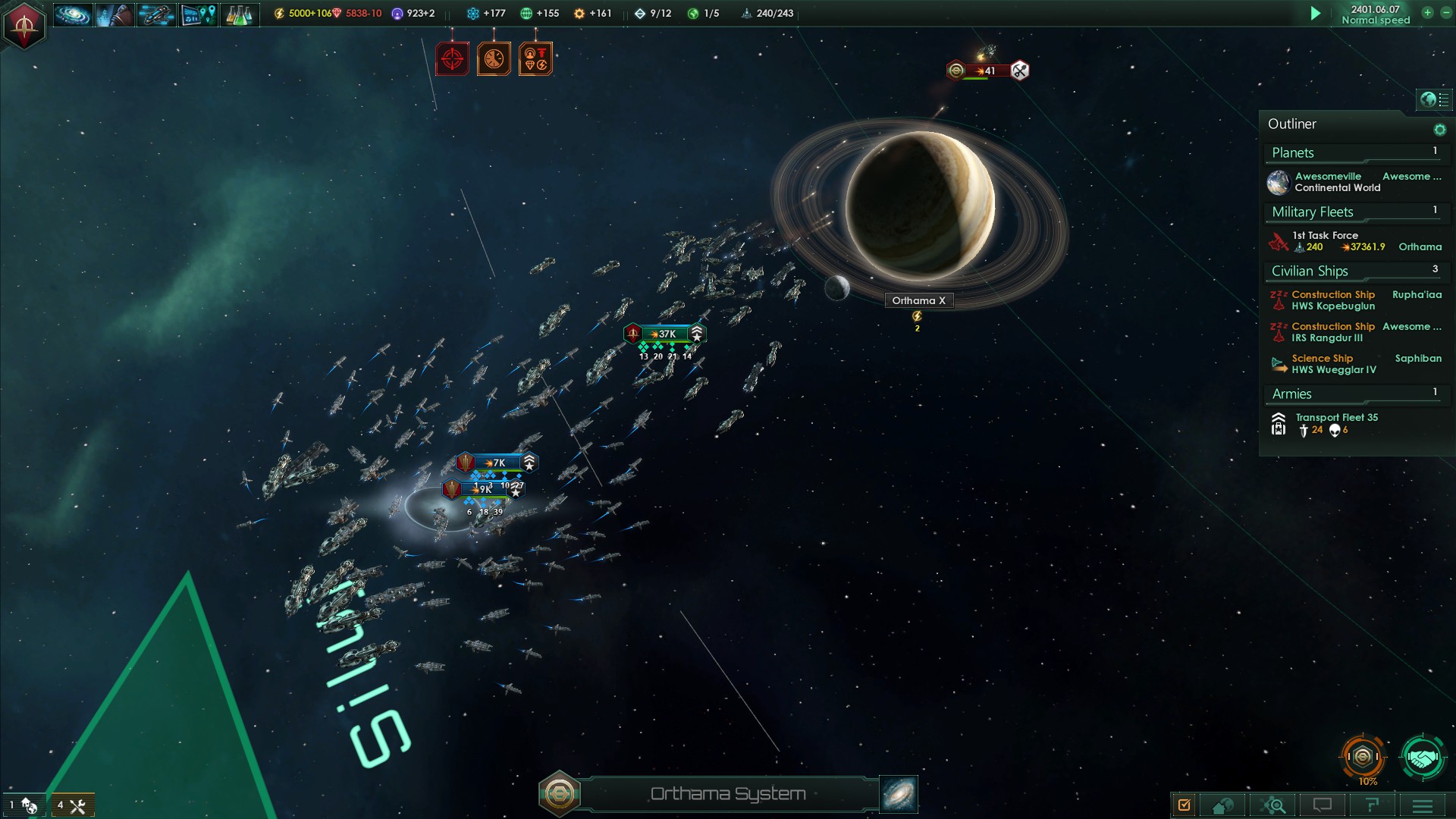Open the galaxy spiral Contacts tab

73,14
